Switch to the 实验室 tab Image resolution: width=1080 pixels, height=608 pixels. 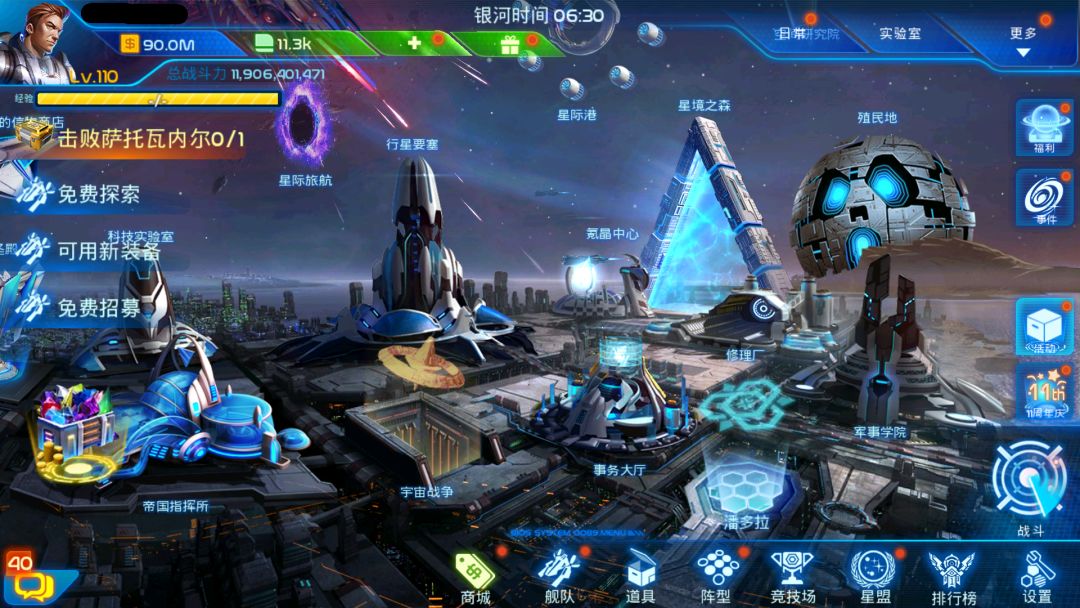[900, 34]
